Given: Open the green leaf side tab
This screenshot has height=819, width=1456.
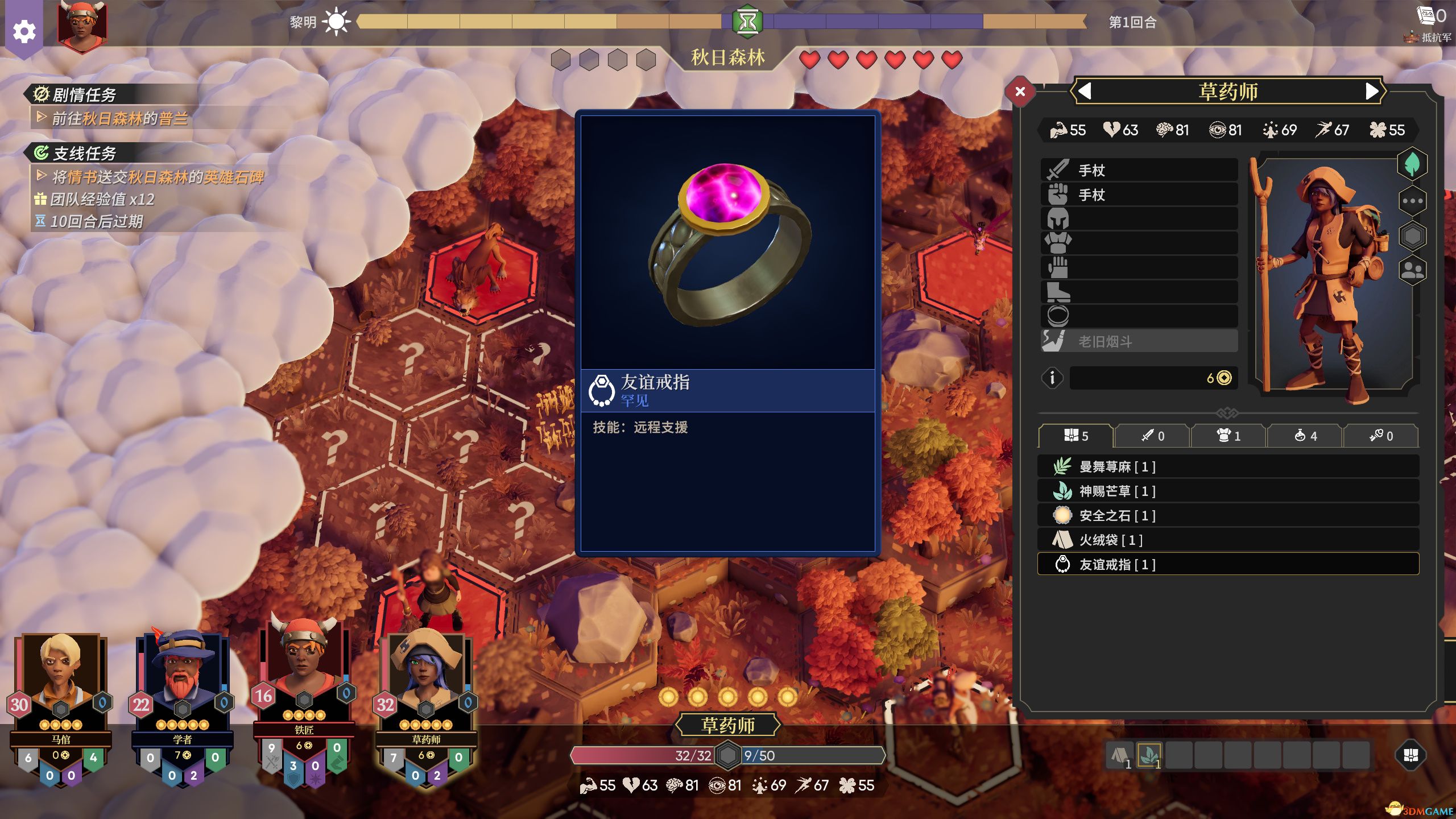Looking at the screenshot, I should click(1412, 165).
